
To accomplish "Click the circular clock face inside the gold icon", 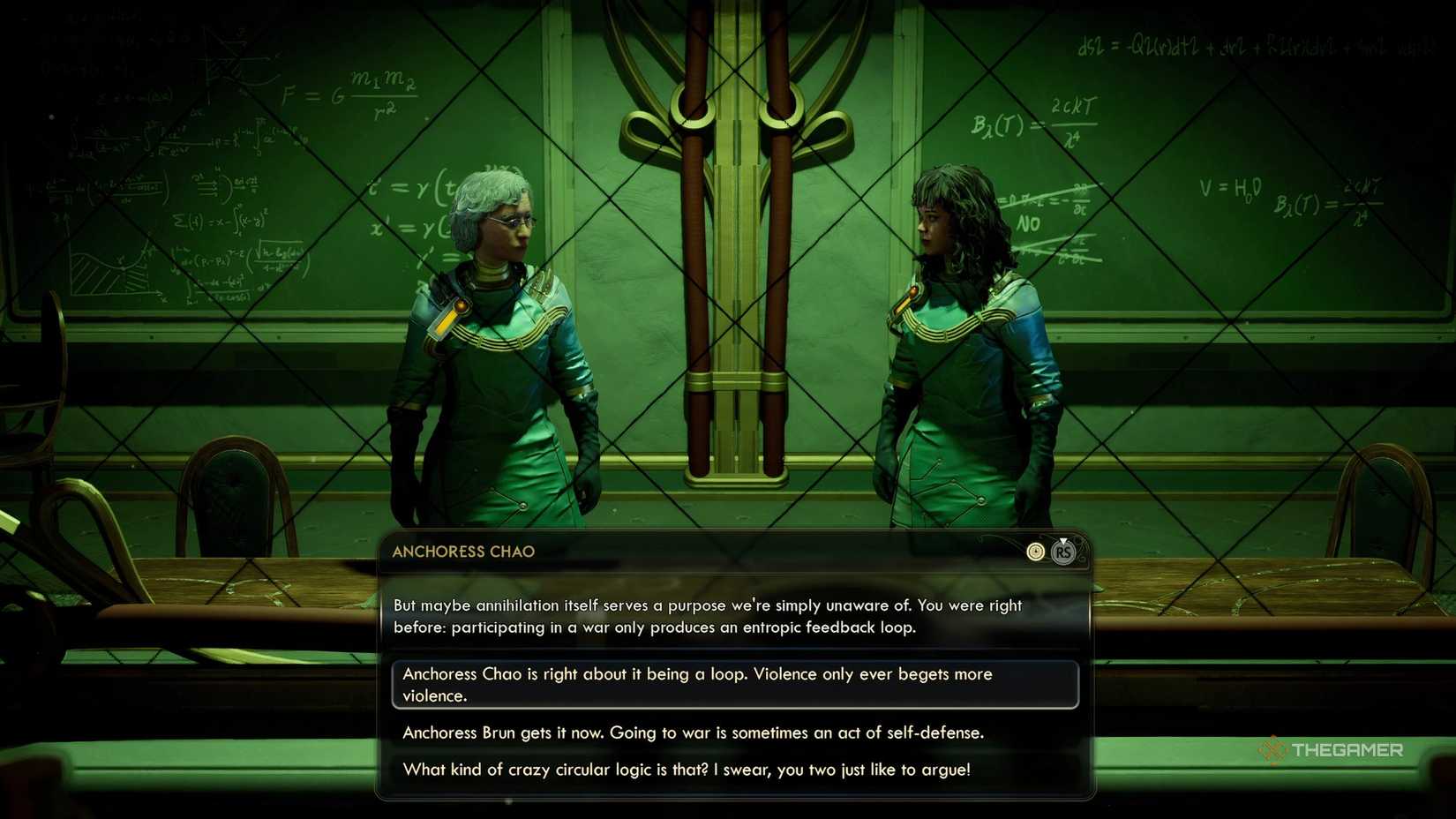I will coord(1035,552).
